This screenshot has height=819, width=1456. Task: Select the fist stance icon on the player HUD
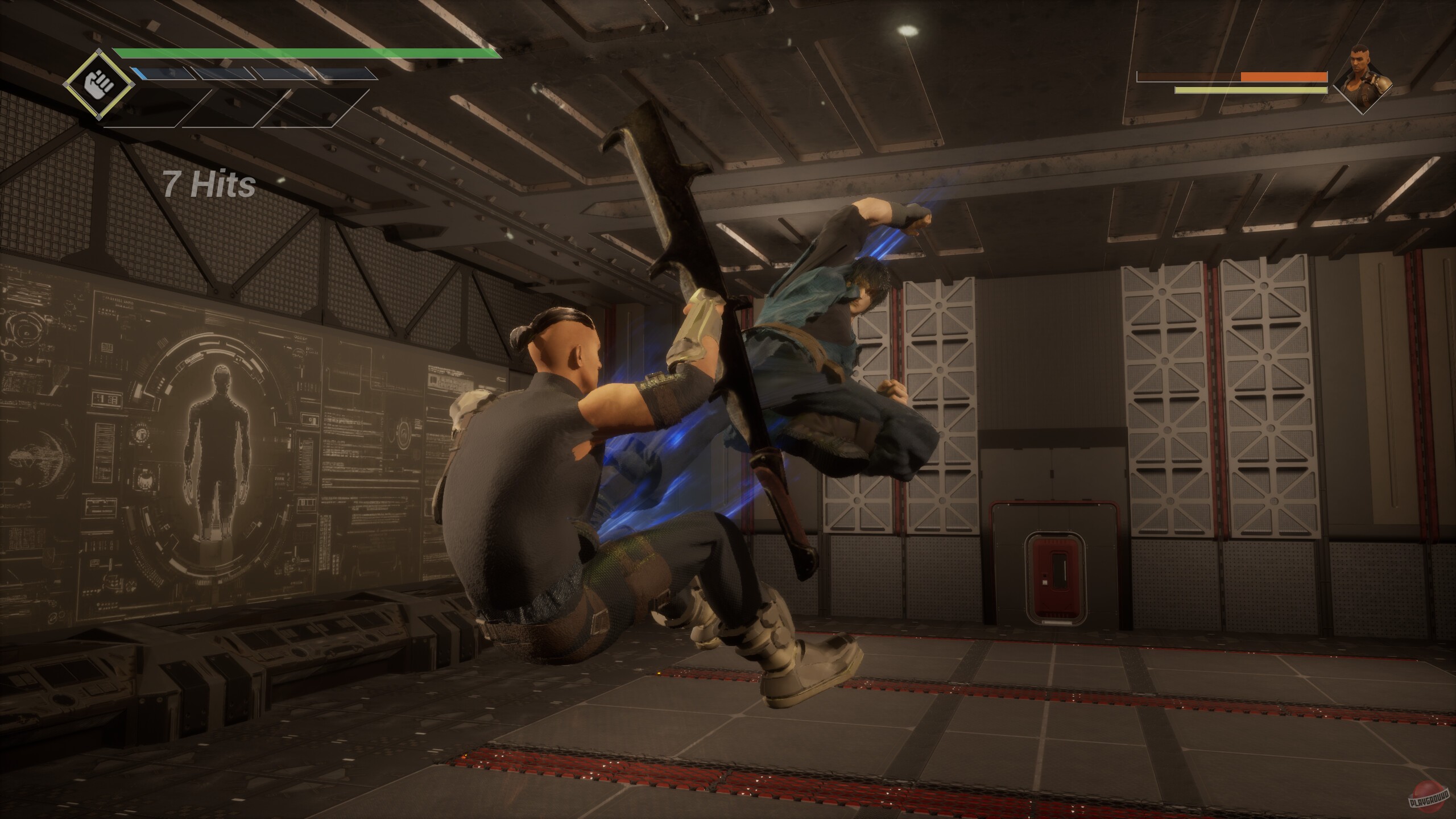click(x=100, y=84)
